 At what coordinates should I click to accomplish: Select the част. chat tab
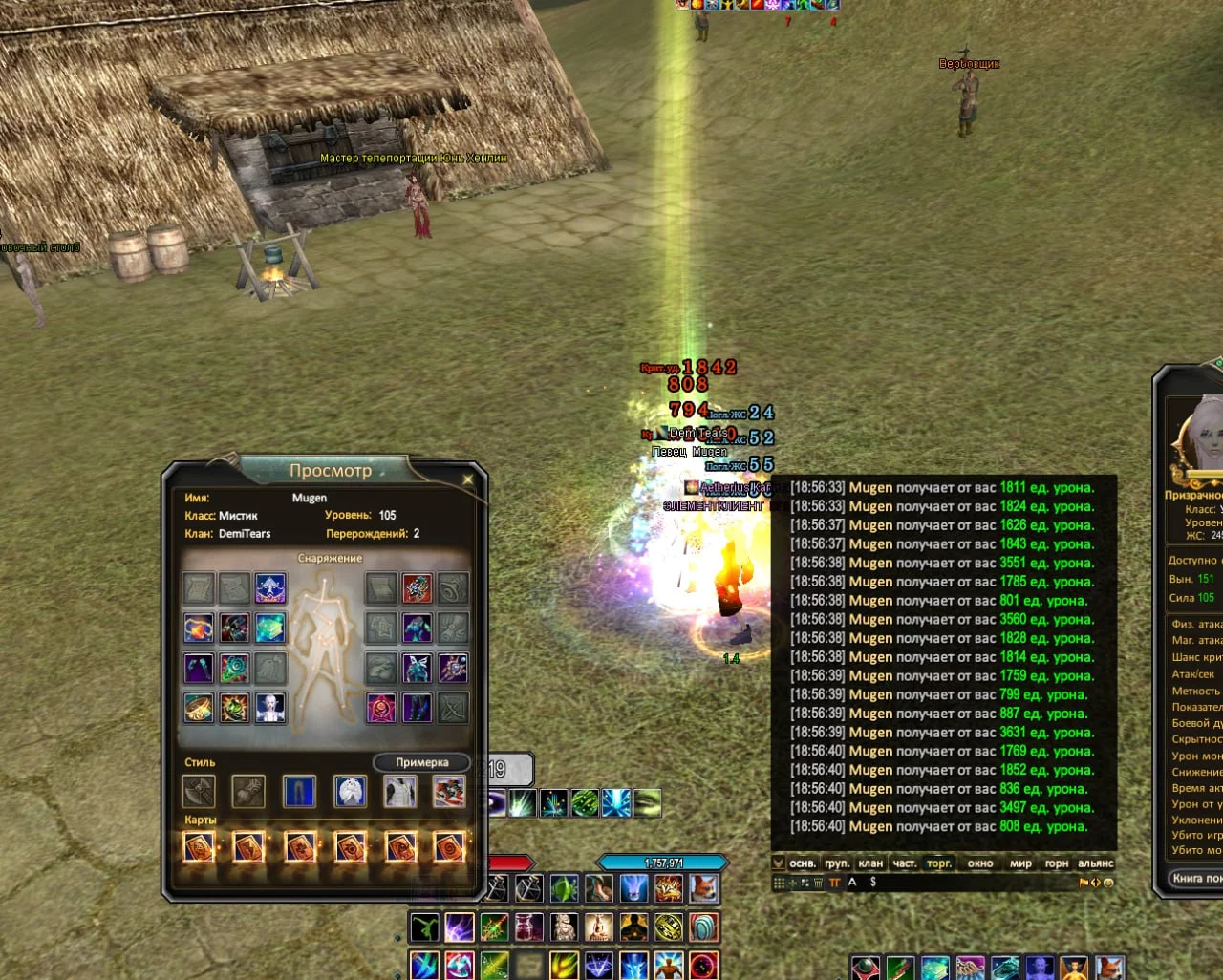point(904,863)
